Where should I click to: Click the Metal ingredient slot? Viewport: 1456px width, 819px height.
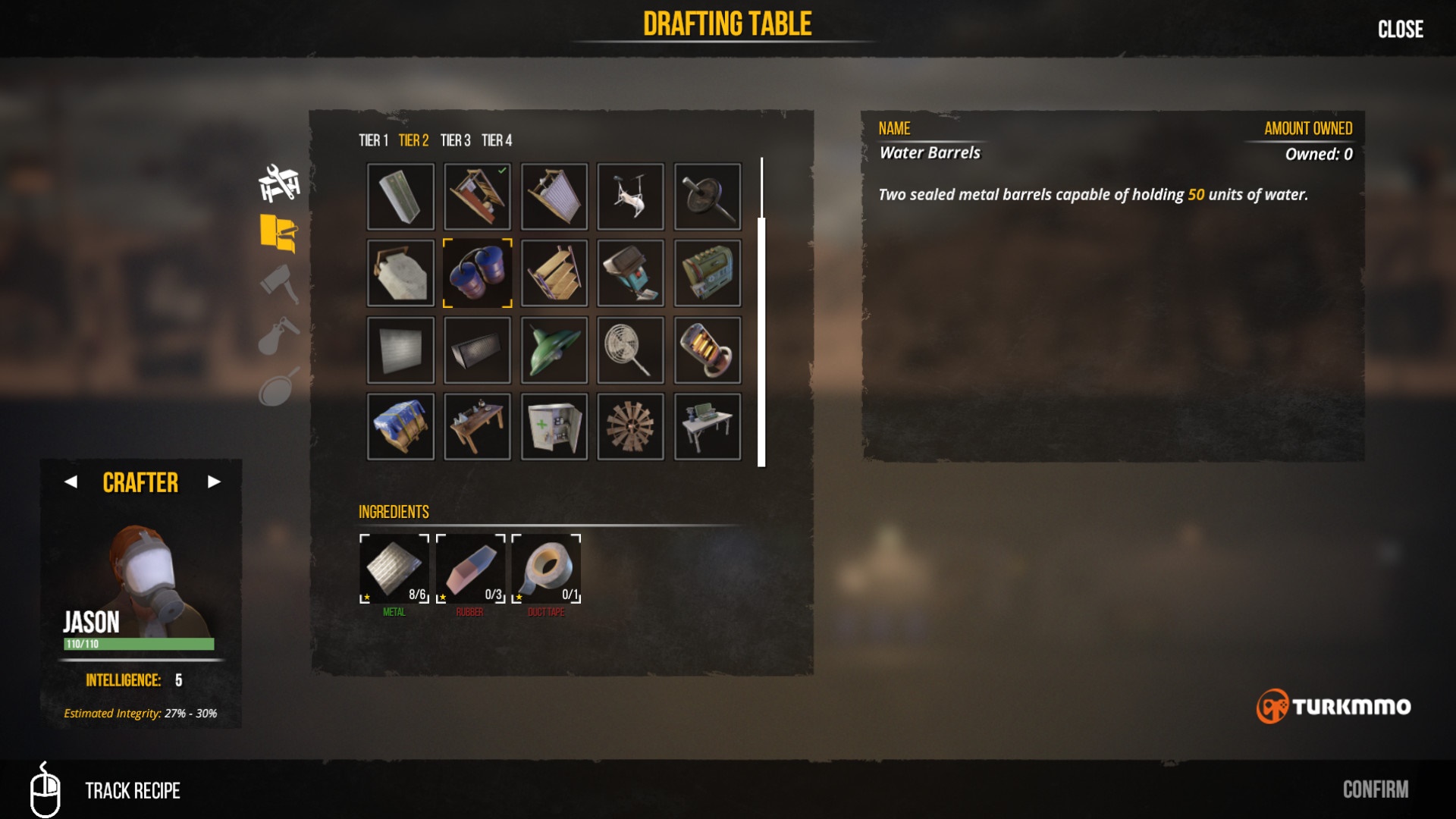394,569
